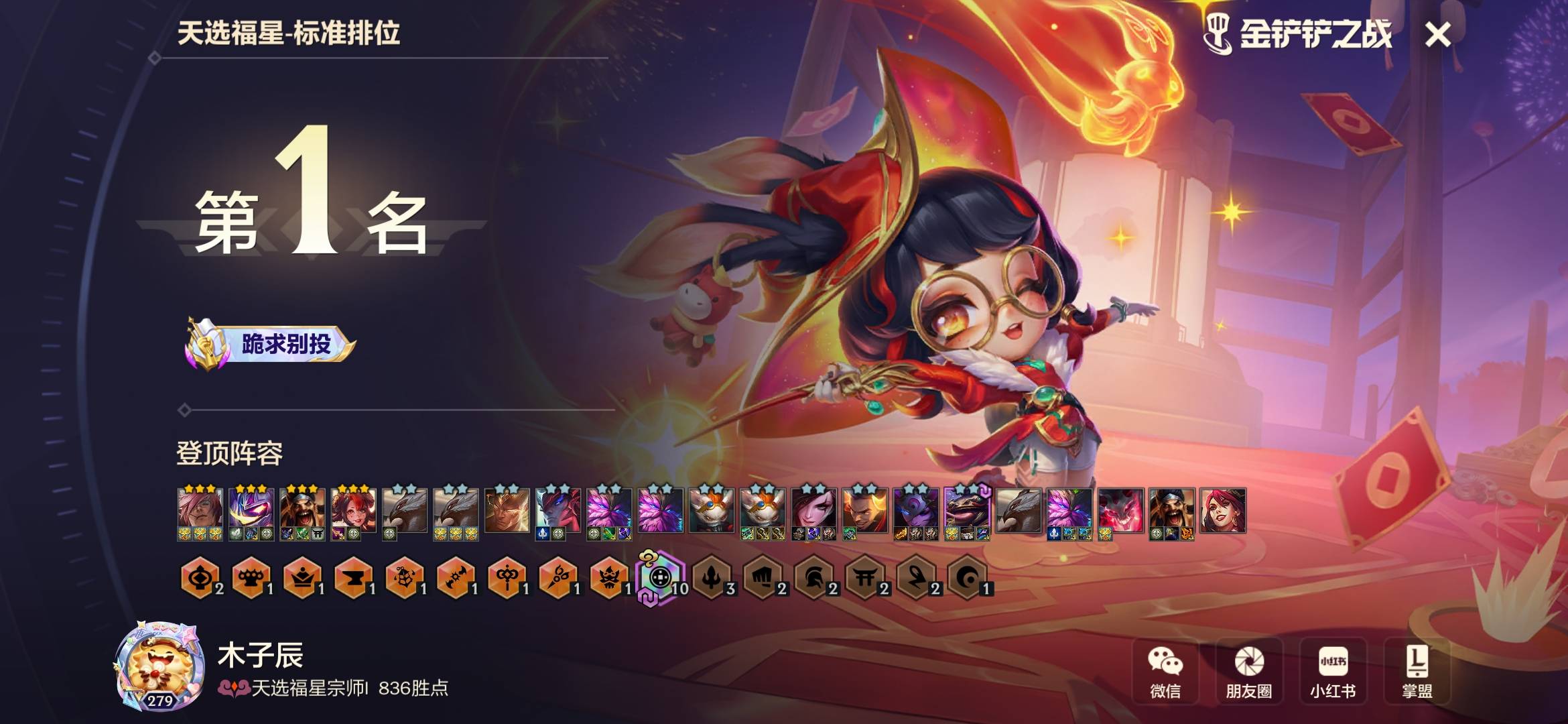Inspect the bronze torii gate trait icon

point(864,577)
